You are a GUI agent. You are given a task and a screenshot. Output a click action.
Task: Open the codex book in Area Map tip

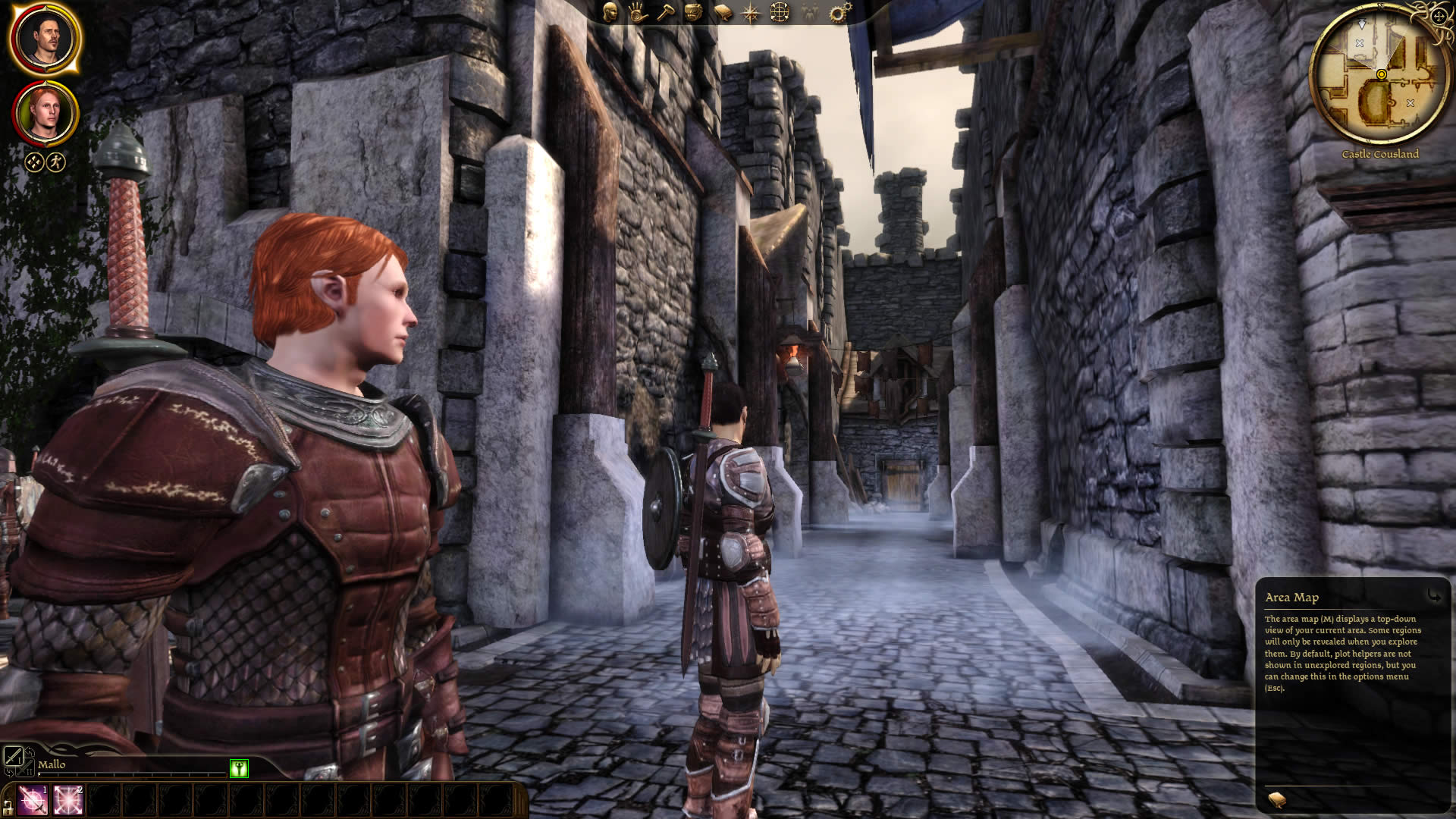pos(1277,799)
